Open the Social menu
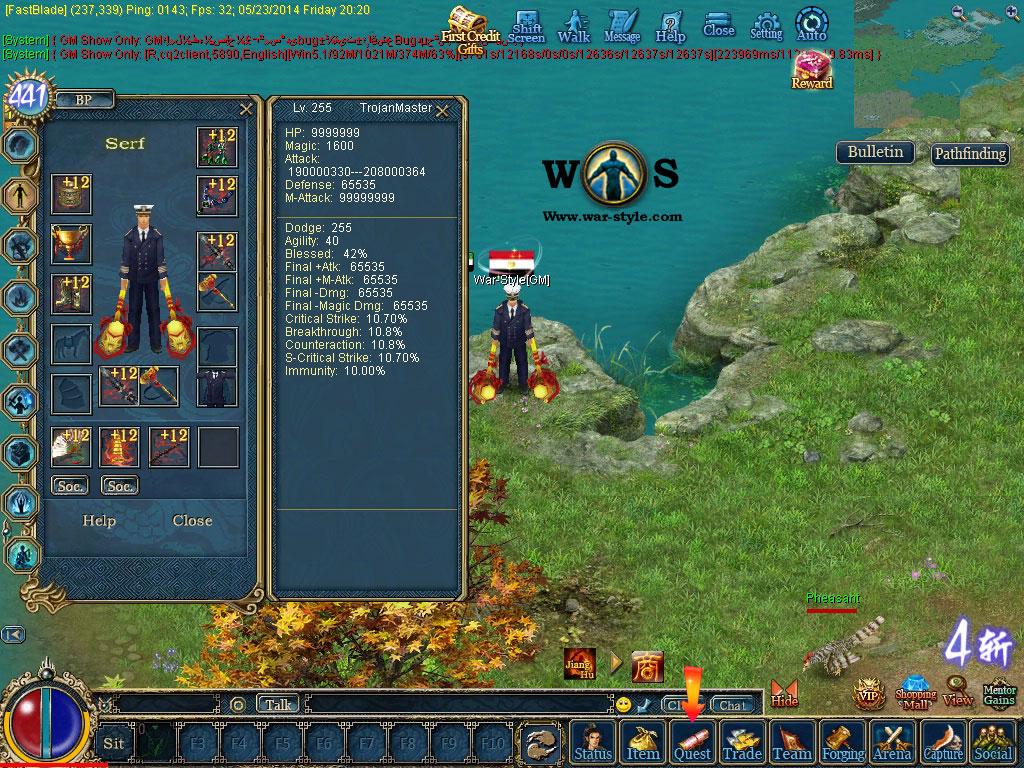Image resolution: width=1024 pixels, height=768 pixels. pyautogui.click(x=993, y=743)
